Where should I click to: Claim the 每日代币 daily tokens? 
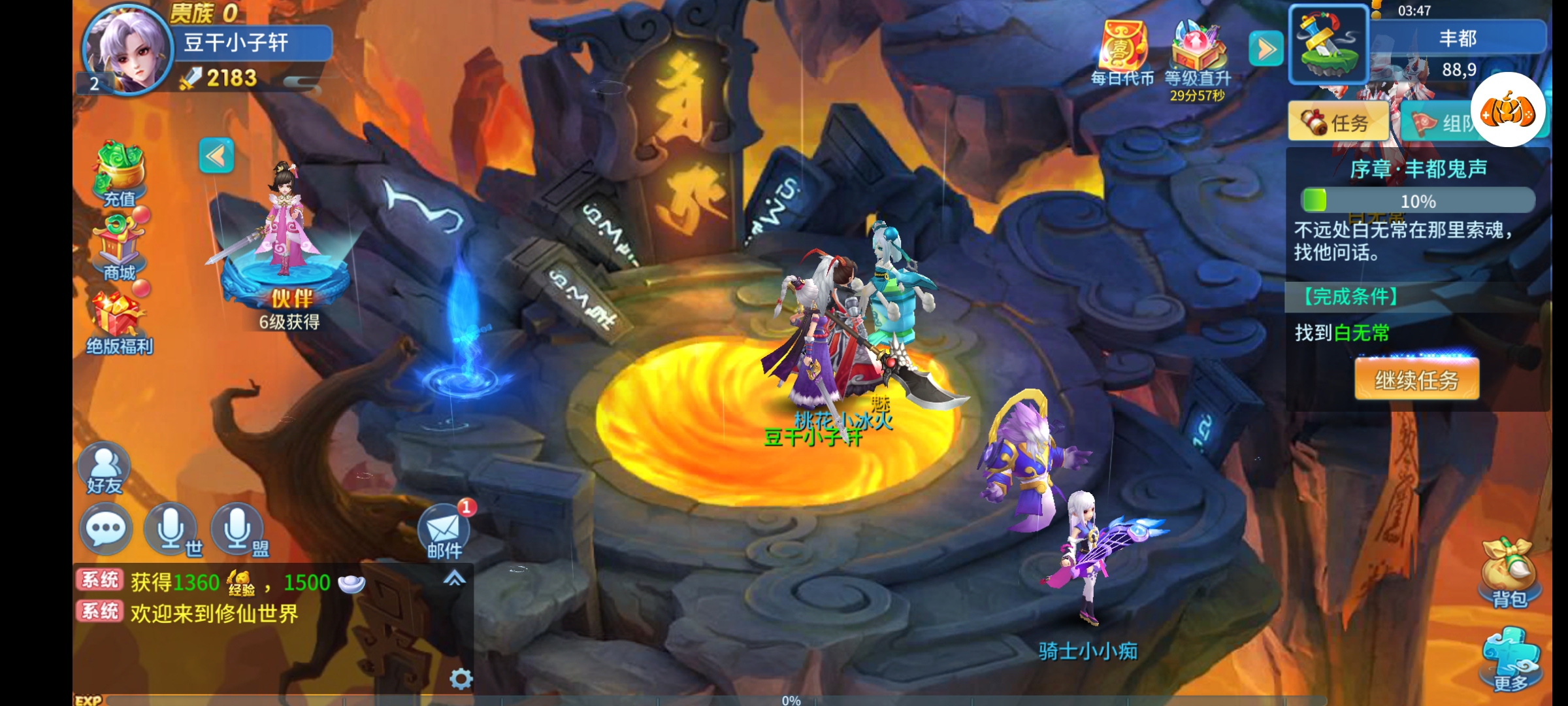tap(1122, 52)
